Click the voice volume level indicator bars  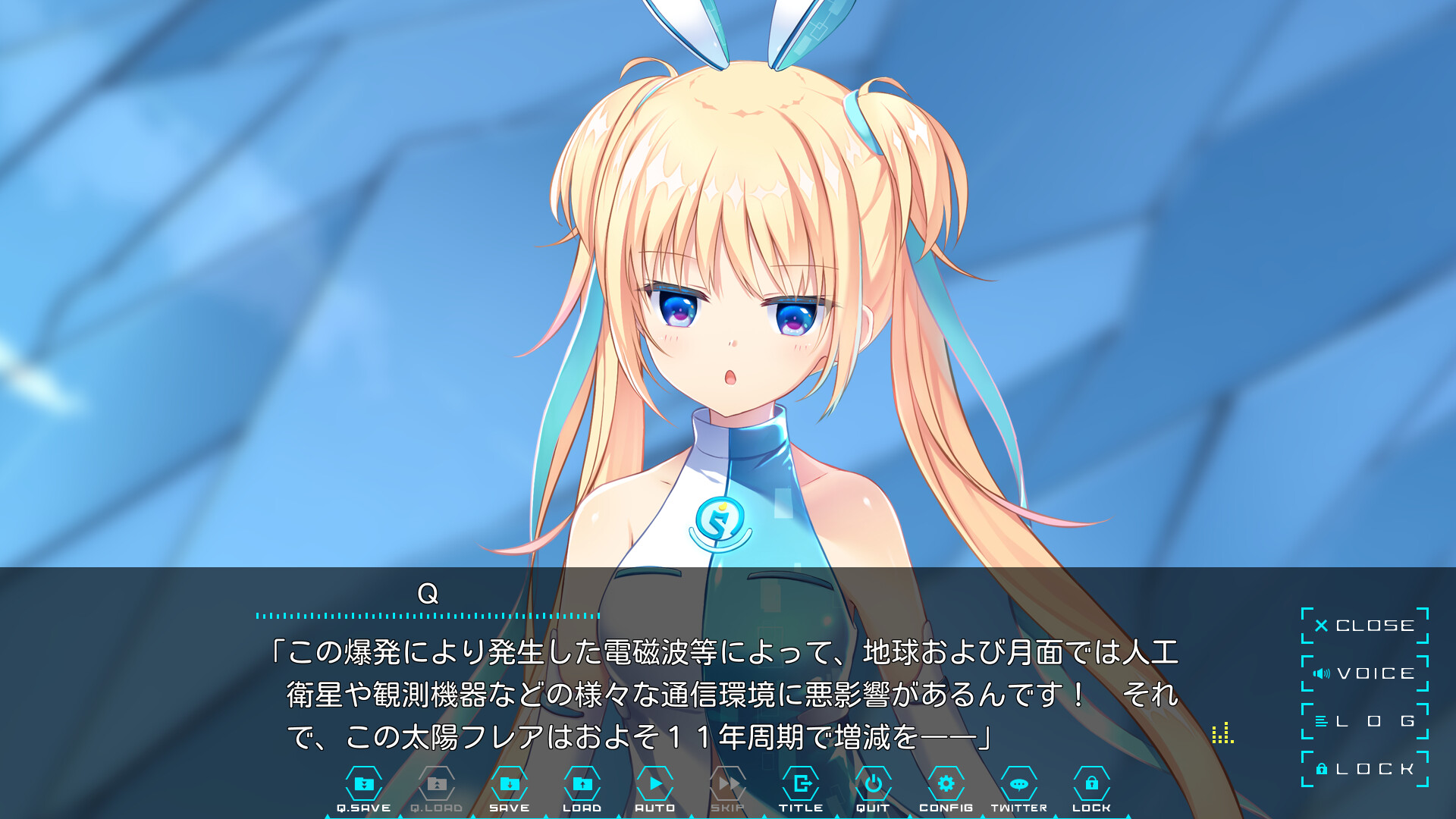tap(1222, 734)
